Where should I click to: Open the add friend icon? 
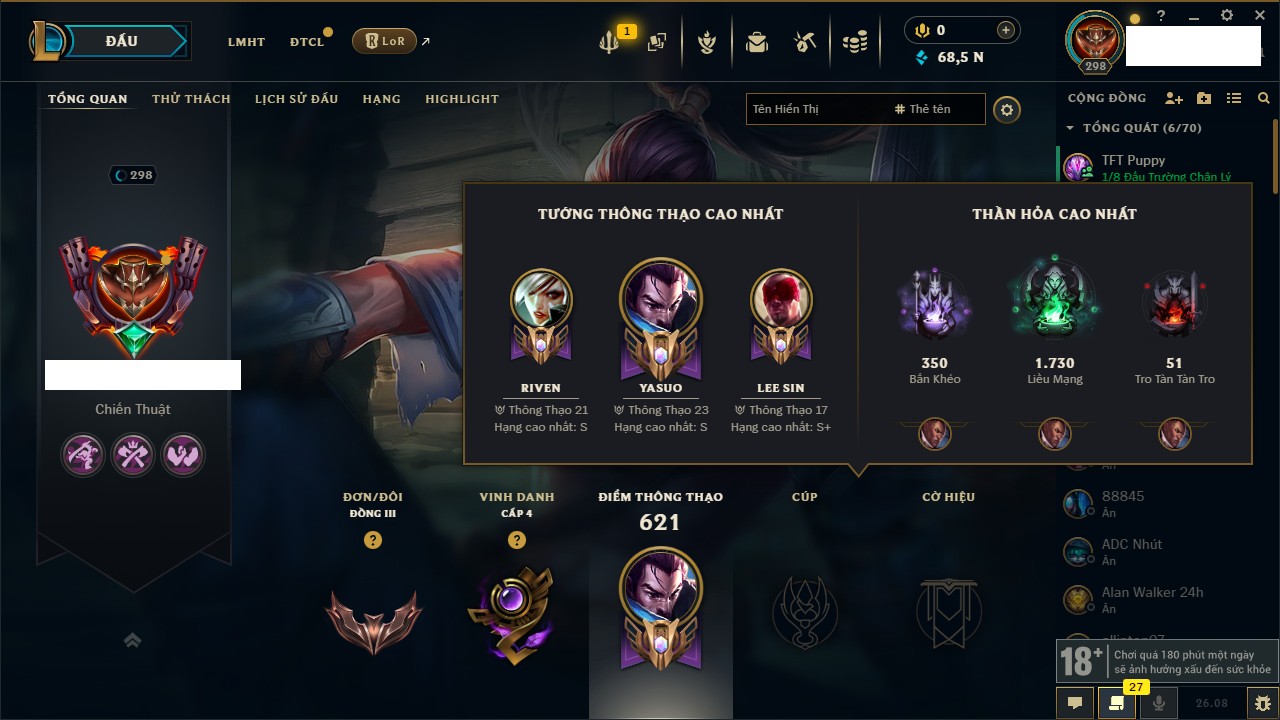(1174, 99)
